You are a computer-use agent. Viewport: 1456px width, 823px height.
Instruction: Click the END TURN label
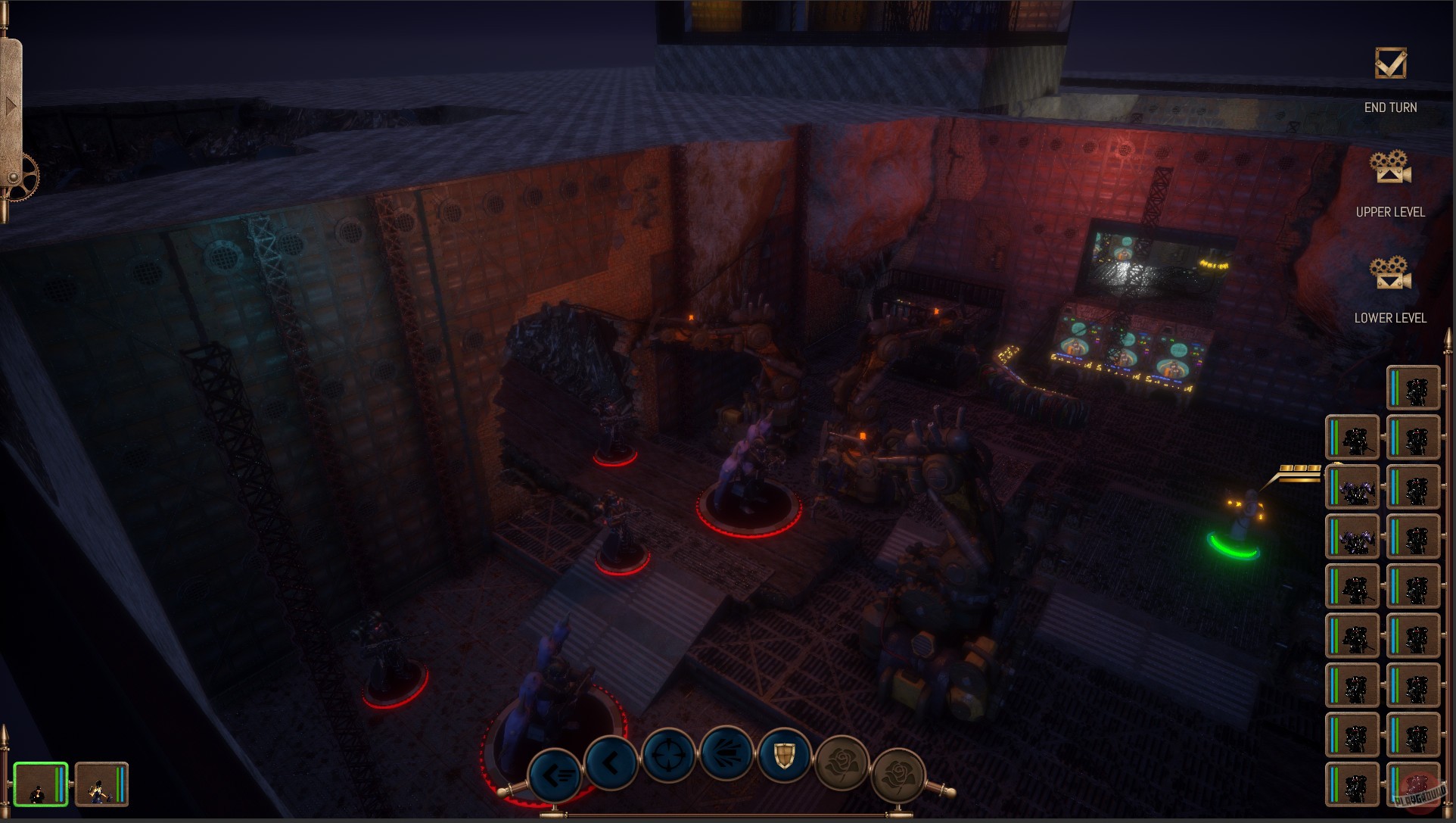point(1391,107)
